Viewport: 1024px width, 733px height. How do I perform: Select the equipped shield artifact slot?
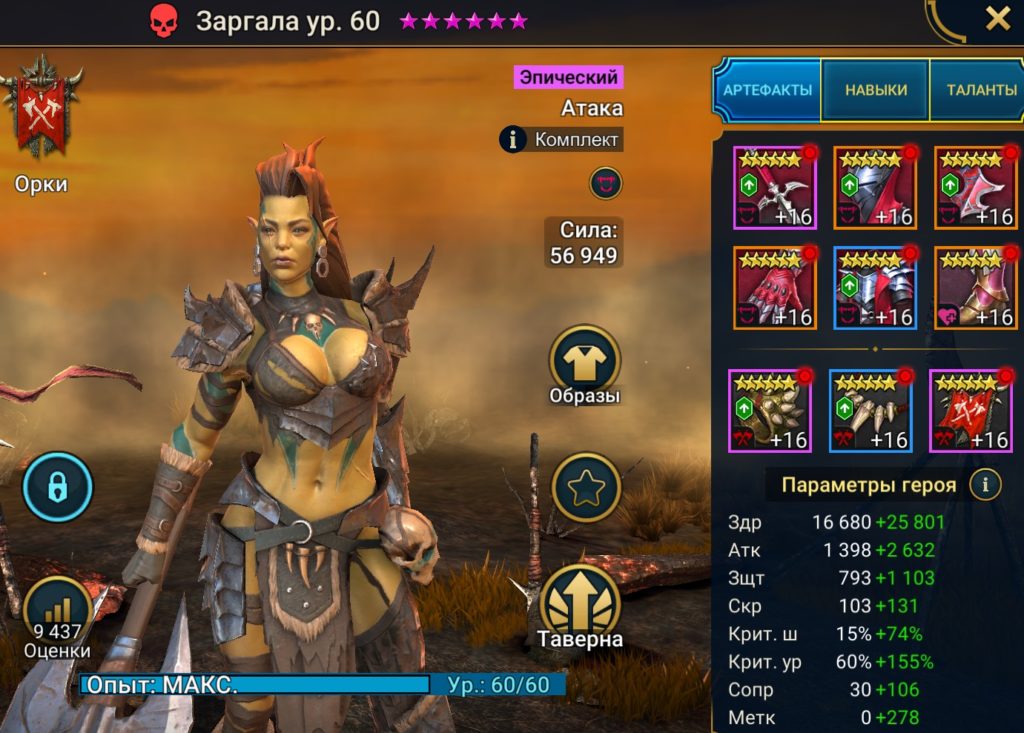[976, 188]
